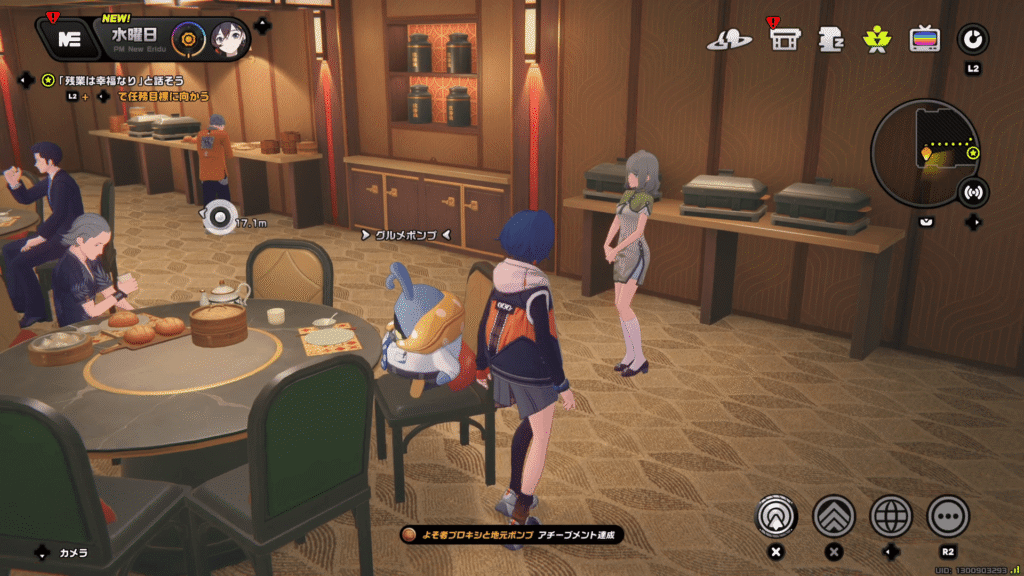Open the three-dots more options button

(948, 516)
